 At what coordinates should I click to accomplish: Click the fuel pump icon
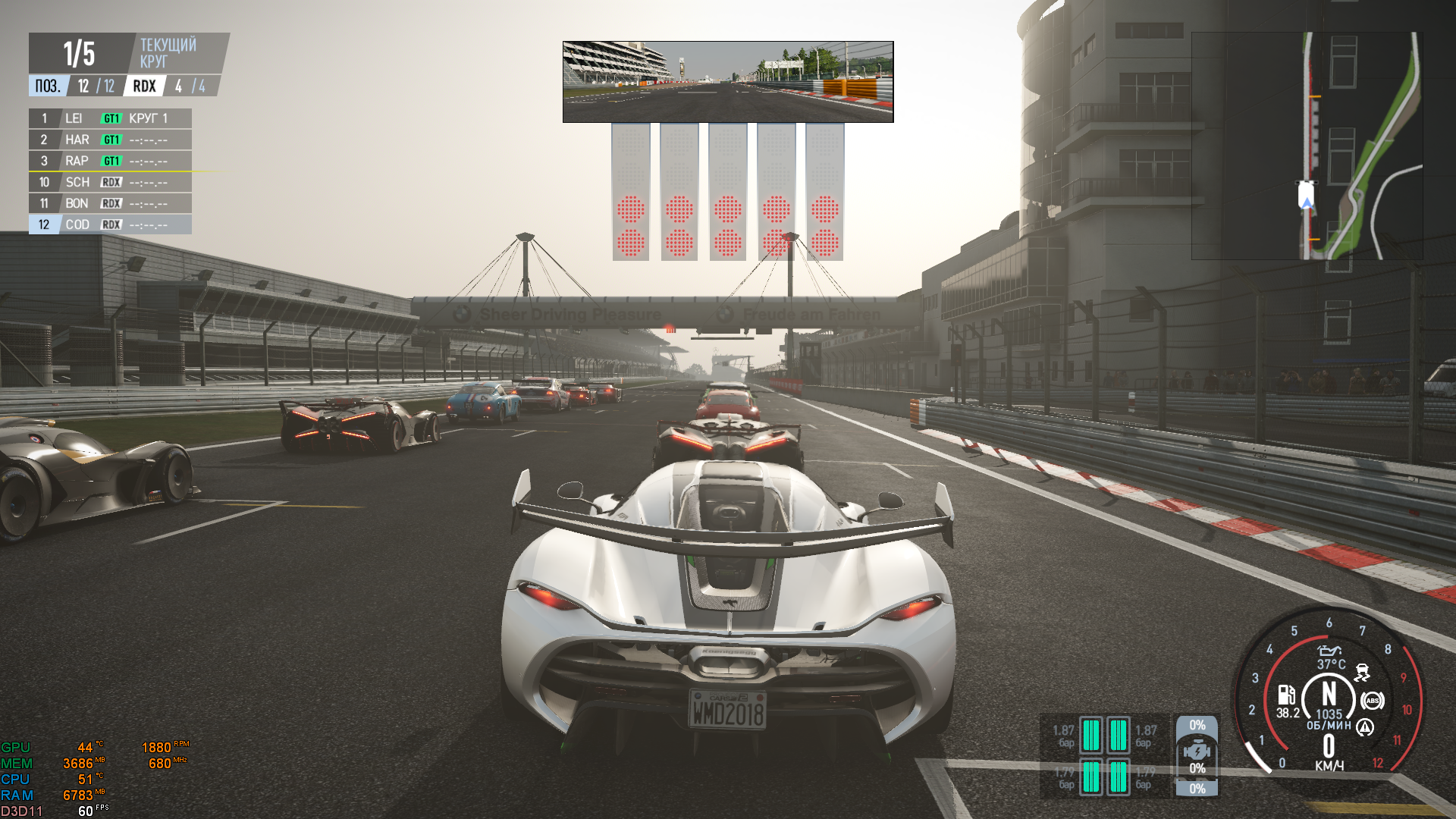pyautogui.click(x=1286, y=695)
